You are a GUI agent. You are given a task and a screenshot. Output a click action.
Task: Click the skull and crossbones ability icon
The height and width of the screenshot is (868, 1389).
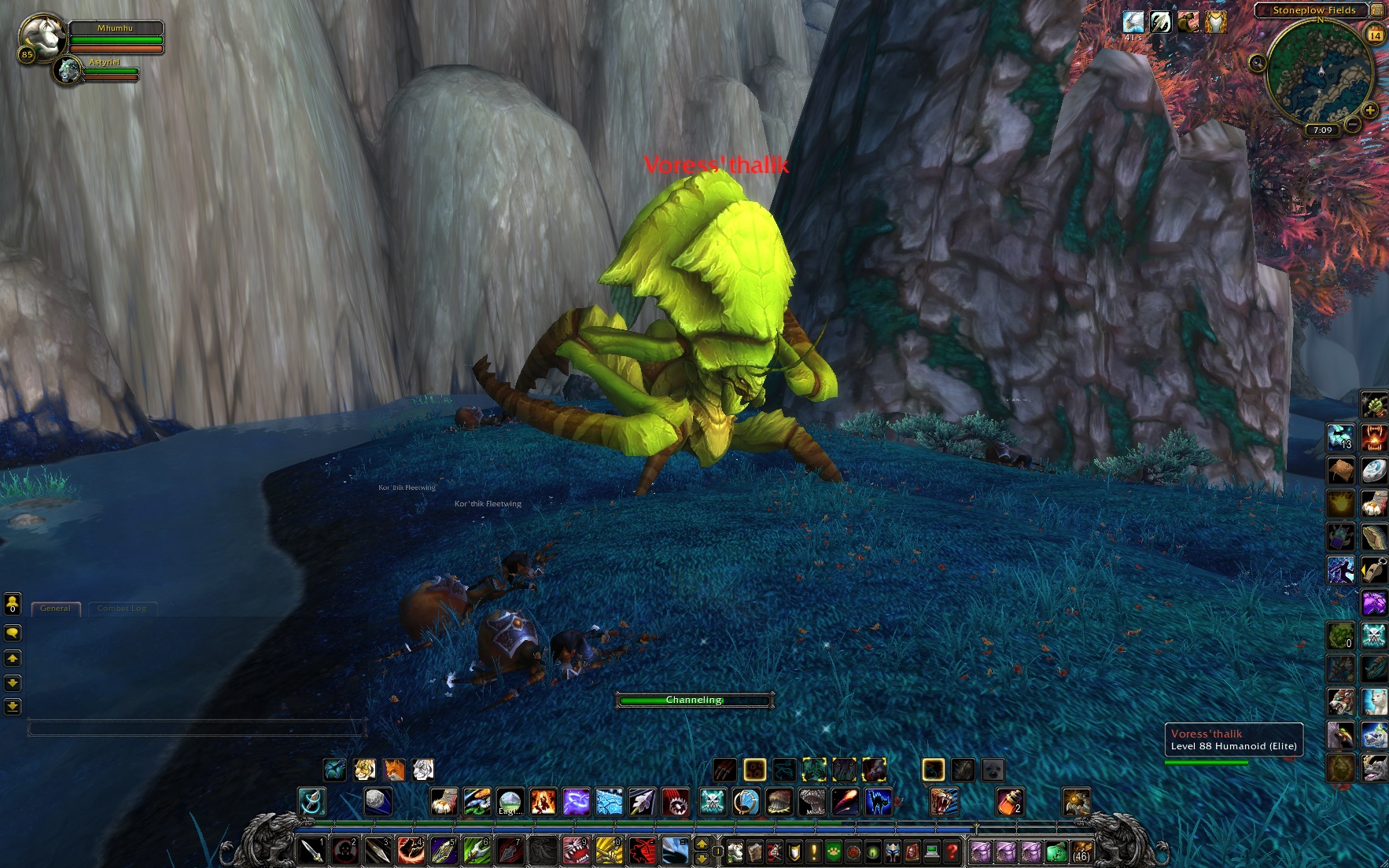click(713, 802)
